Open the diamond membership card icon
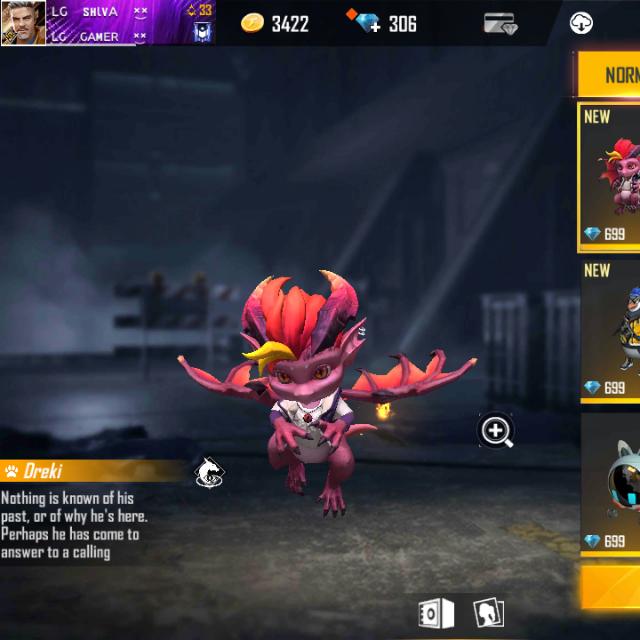The height and width of the screenshot is (640, 640). (x=500, y=23)
